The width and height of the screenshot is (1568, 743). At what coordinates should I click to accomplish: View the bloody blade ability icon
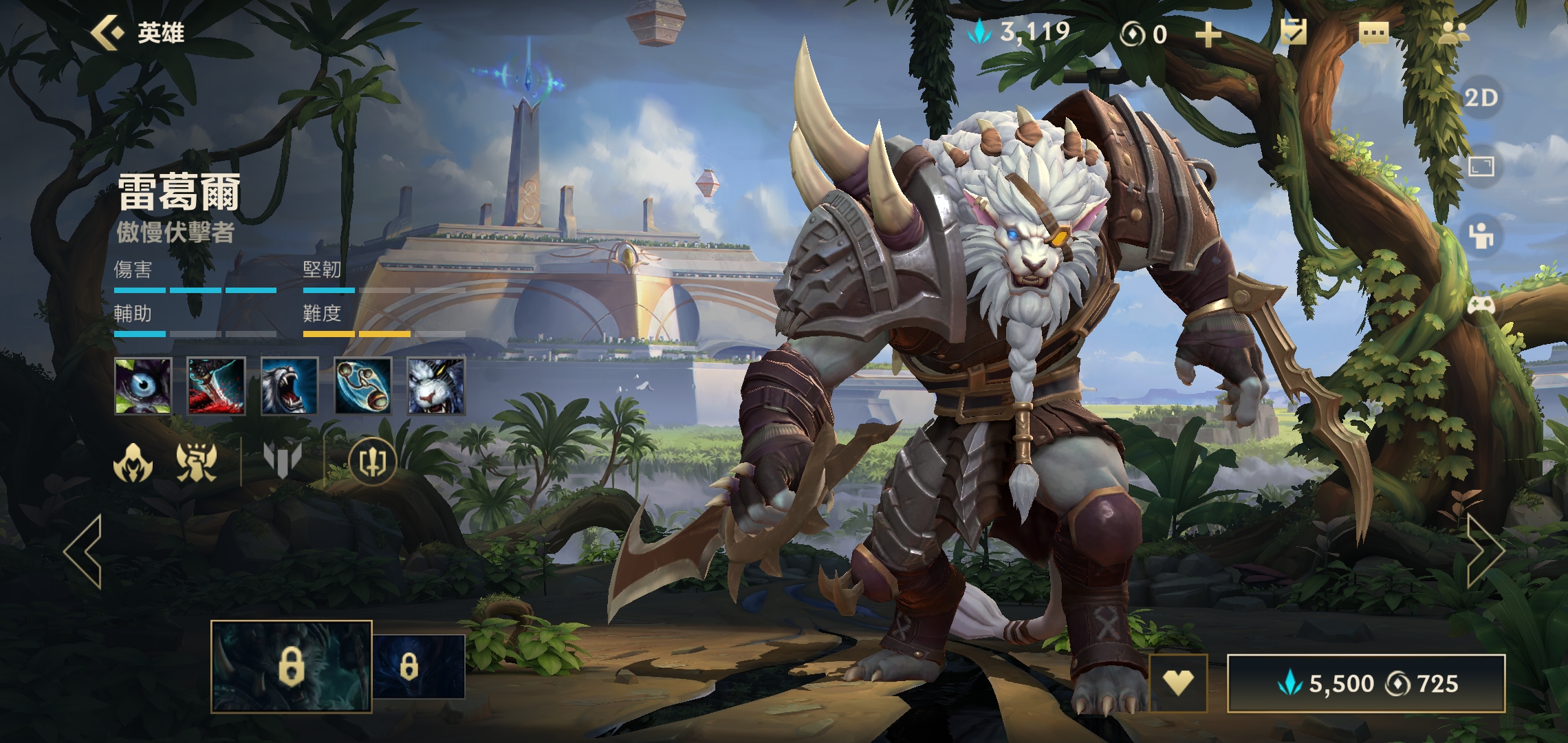point(217,386)
